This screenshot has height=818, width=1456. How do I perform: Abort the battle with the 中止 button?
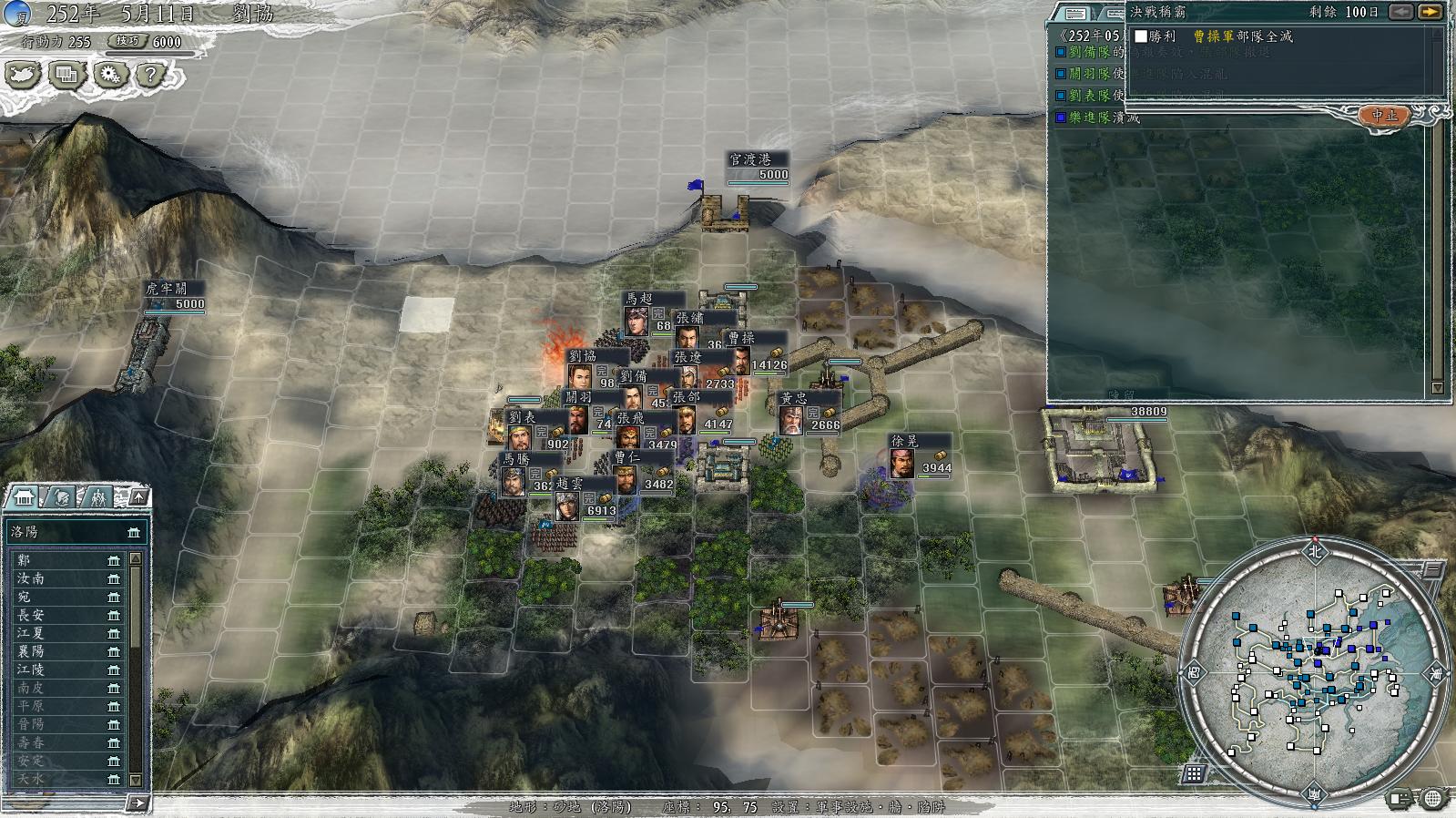[x=1384, y=116]
